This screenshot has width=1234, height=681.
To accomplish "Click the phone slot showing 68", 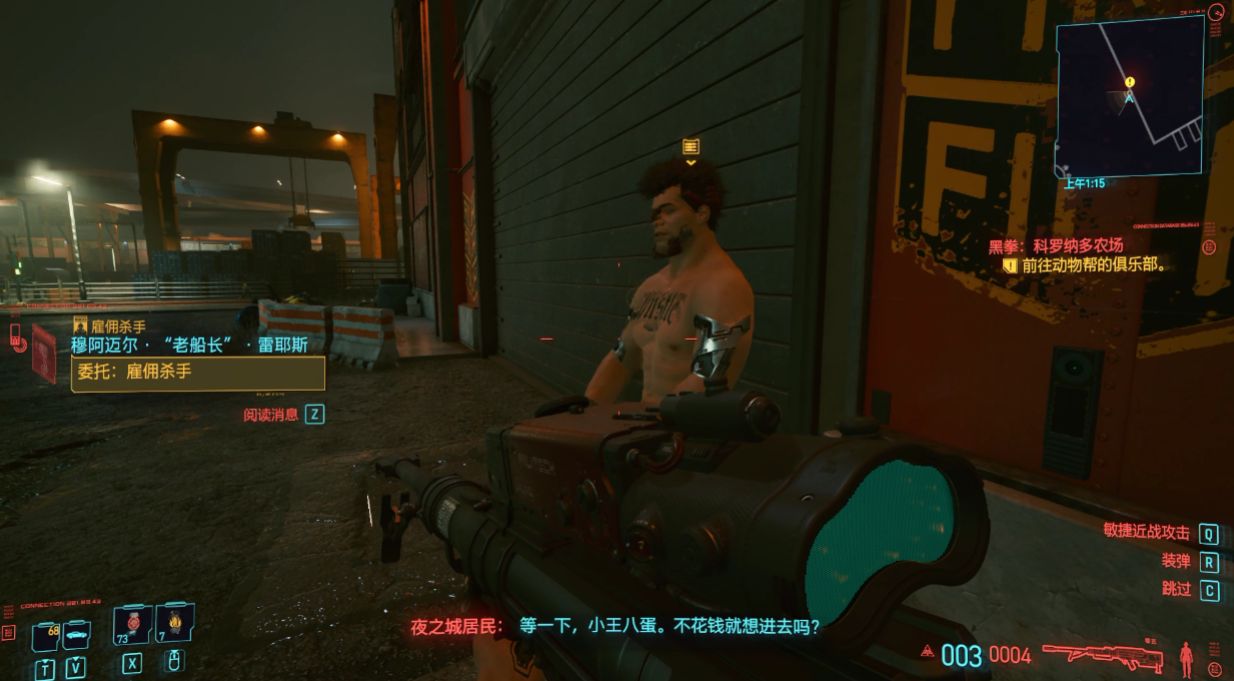I will [46, 636].
